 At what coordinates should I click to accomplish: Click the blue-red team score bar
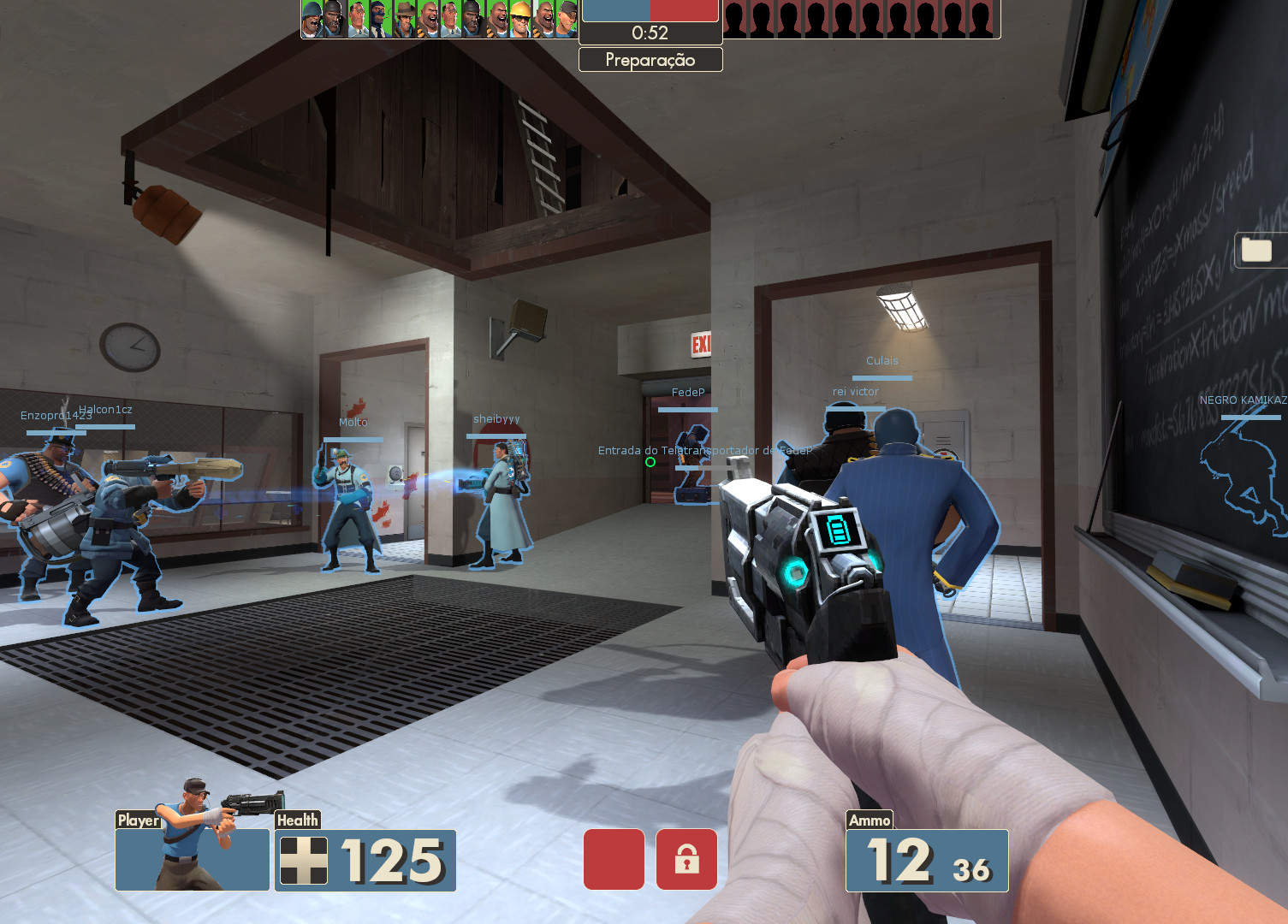(650, 11)
